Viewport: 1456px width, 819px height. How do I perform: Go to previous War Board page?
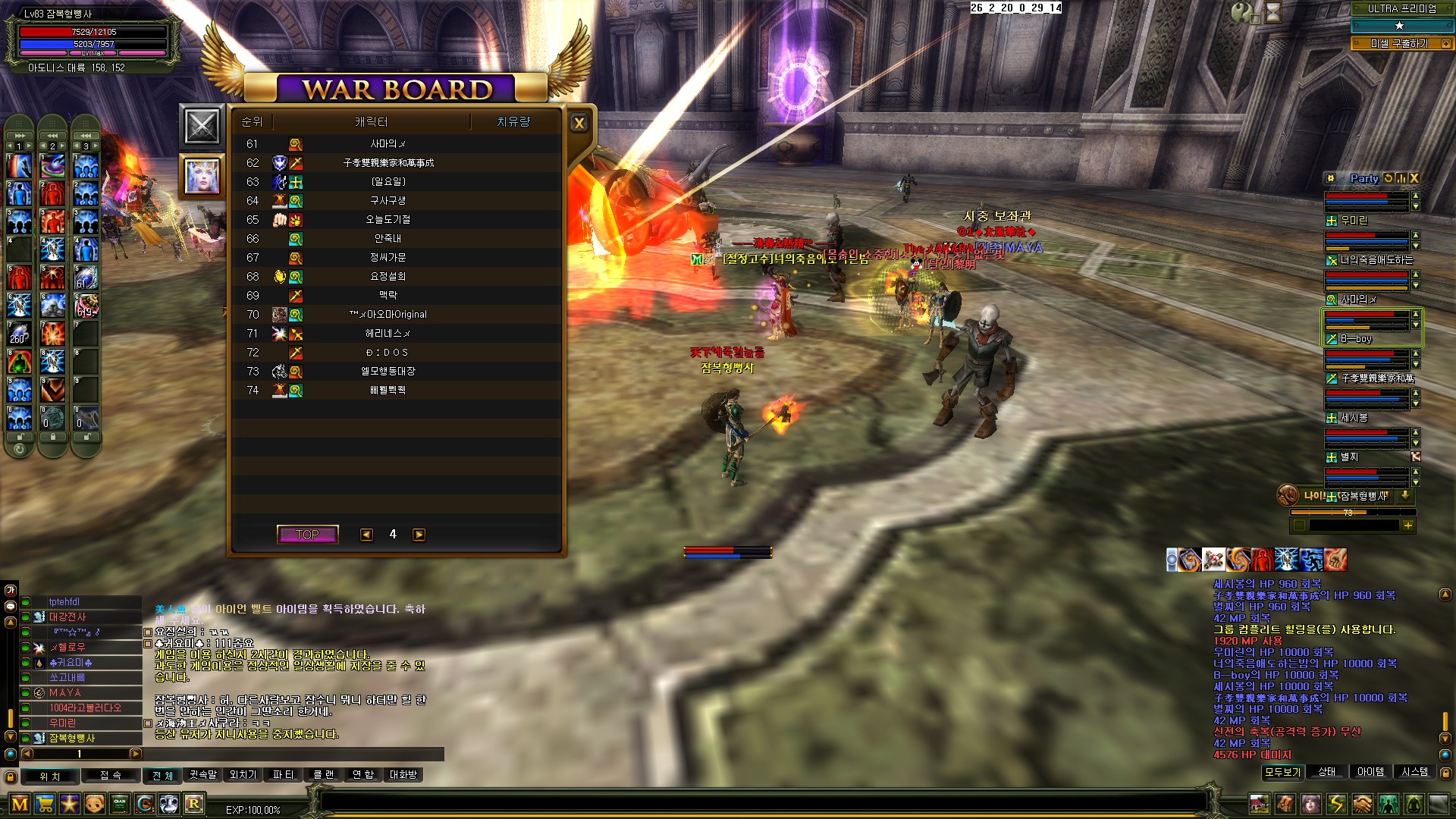366,535
